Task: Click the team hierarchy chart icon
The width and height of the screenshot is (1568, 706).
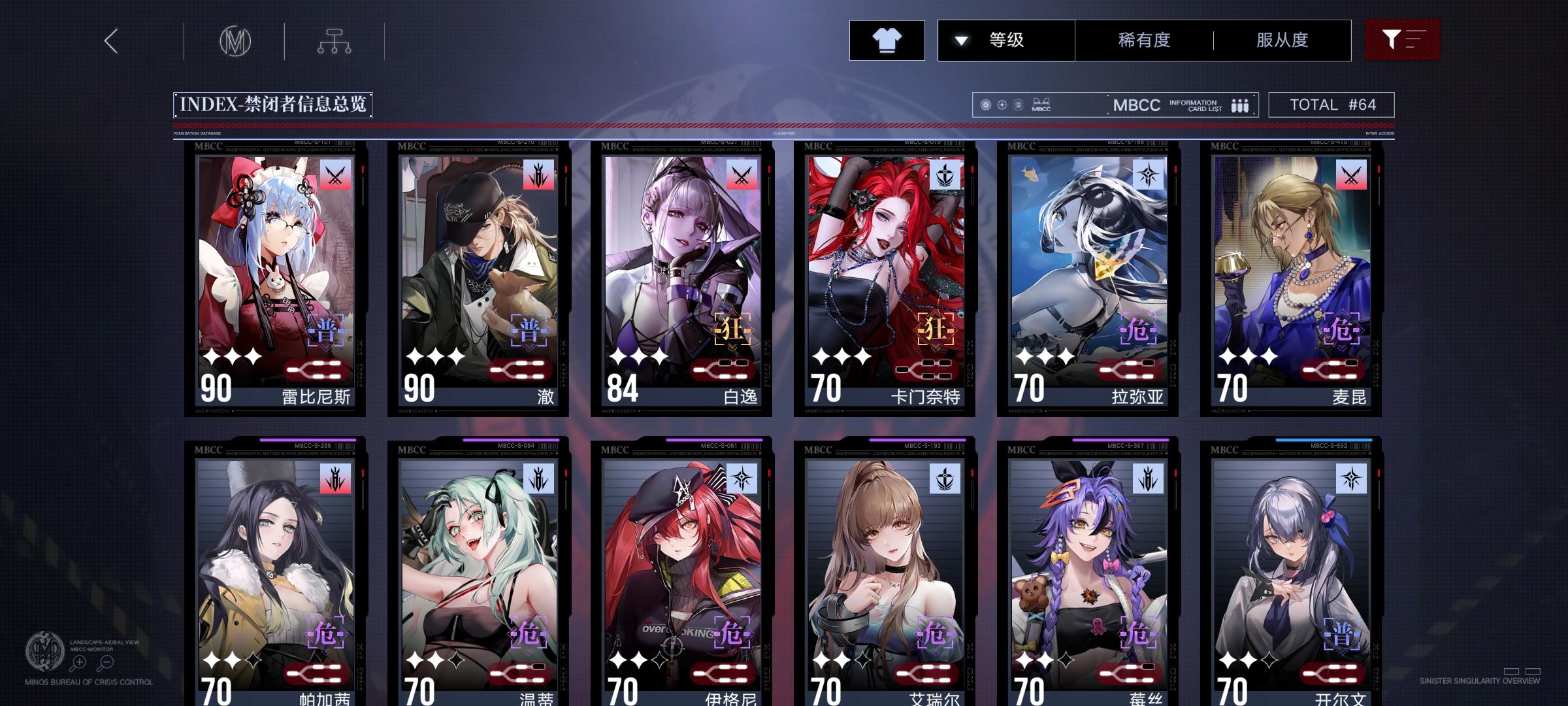Action: tap(336, 41)
